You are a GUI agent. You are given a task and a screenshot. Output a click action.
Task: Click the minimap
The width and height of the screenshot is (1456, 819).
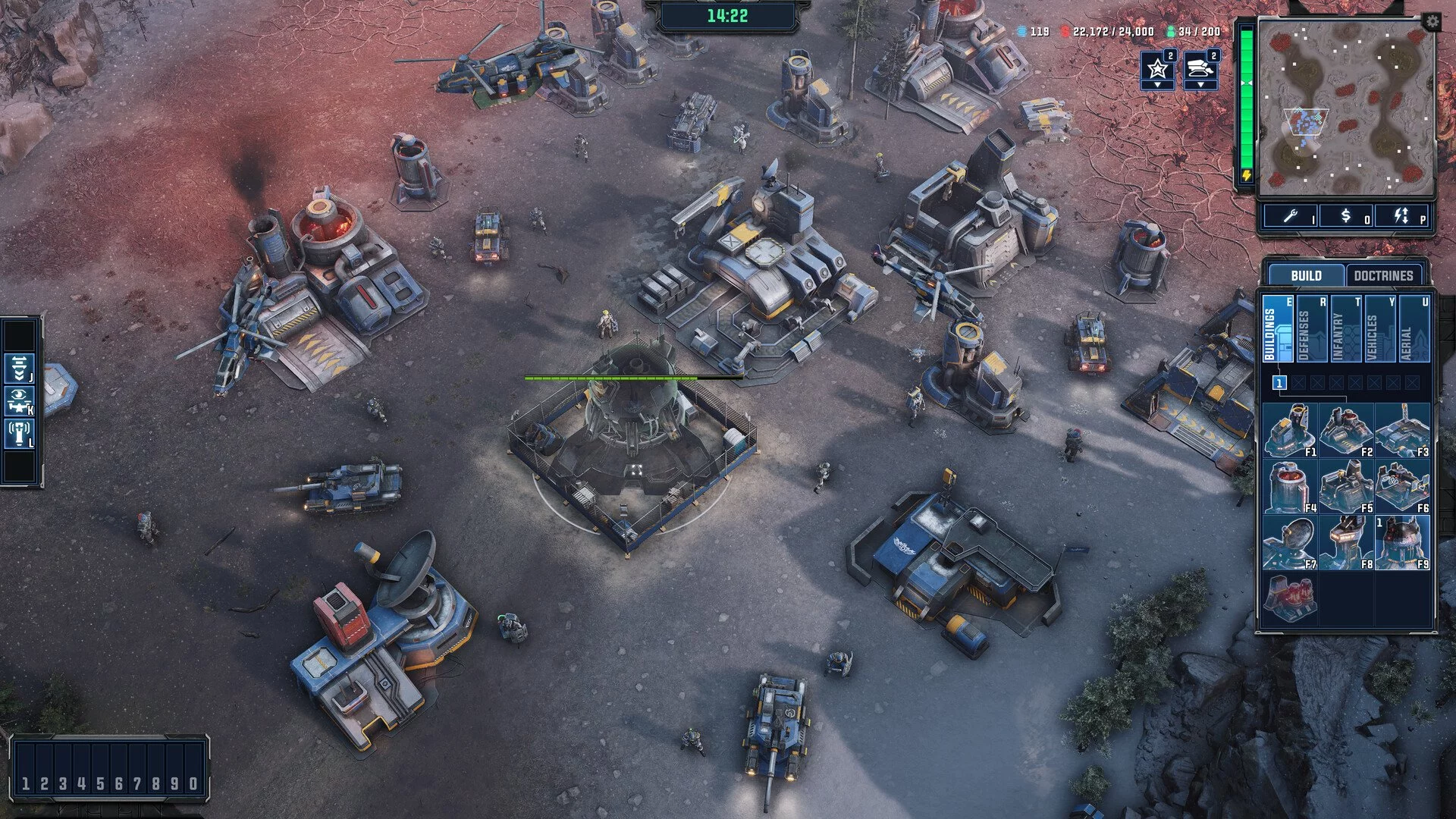(x=1346, y=106)
